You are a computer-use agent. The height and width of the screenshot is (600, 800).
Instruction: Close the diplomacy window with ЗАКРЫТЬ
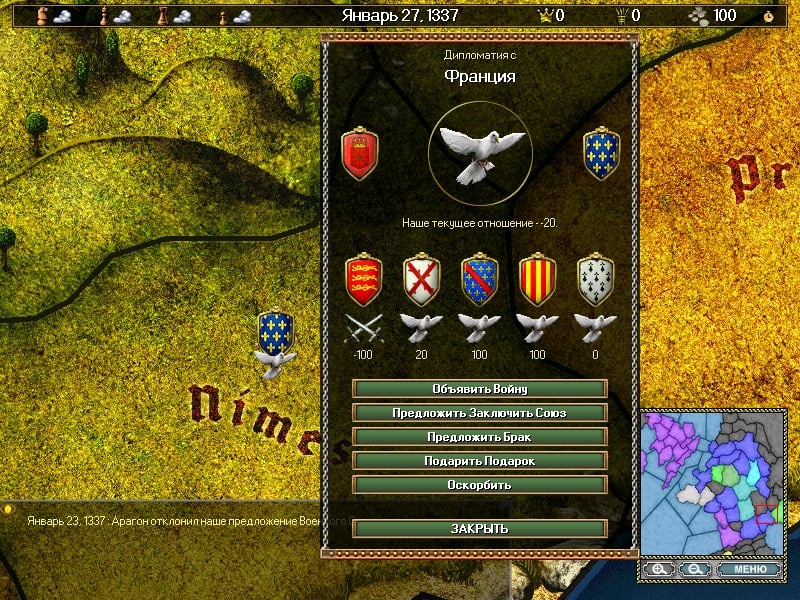(480, 528)
